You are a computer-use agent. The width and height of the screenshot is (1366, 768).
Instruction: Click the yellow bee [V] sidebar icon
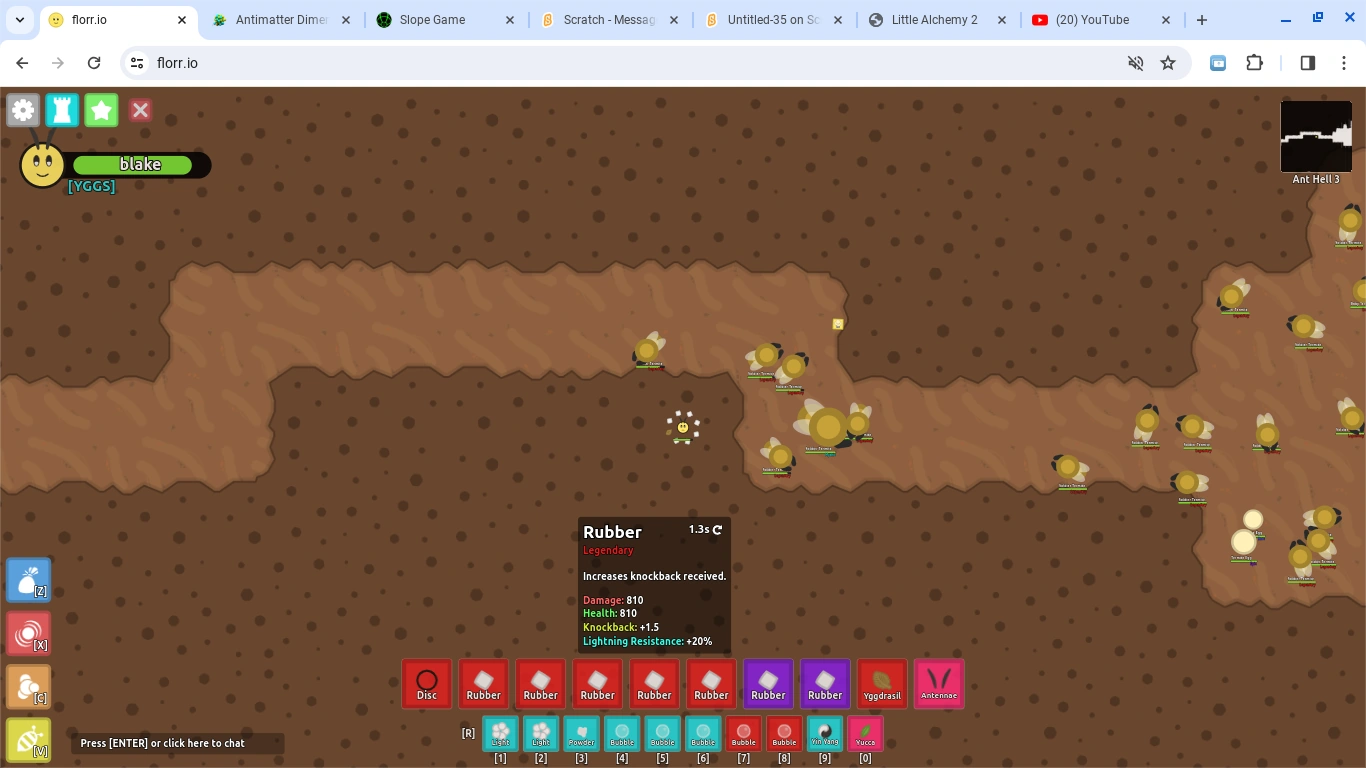pos(28,740)
